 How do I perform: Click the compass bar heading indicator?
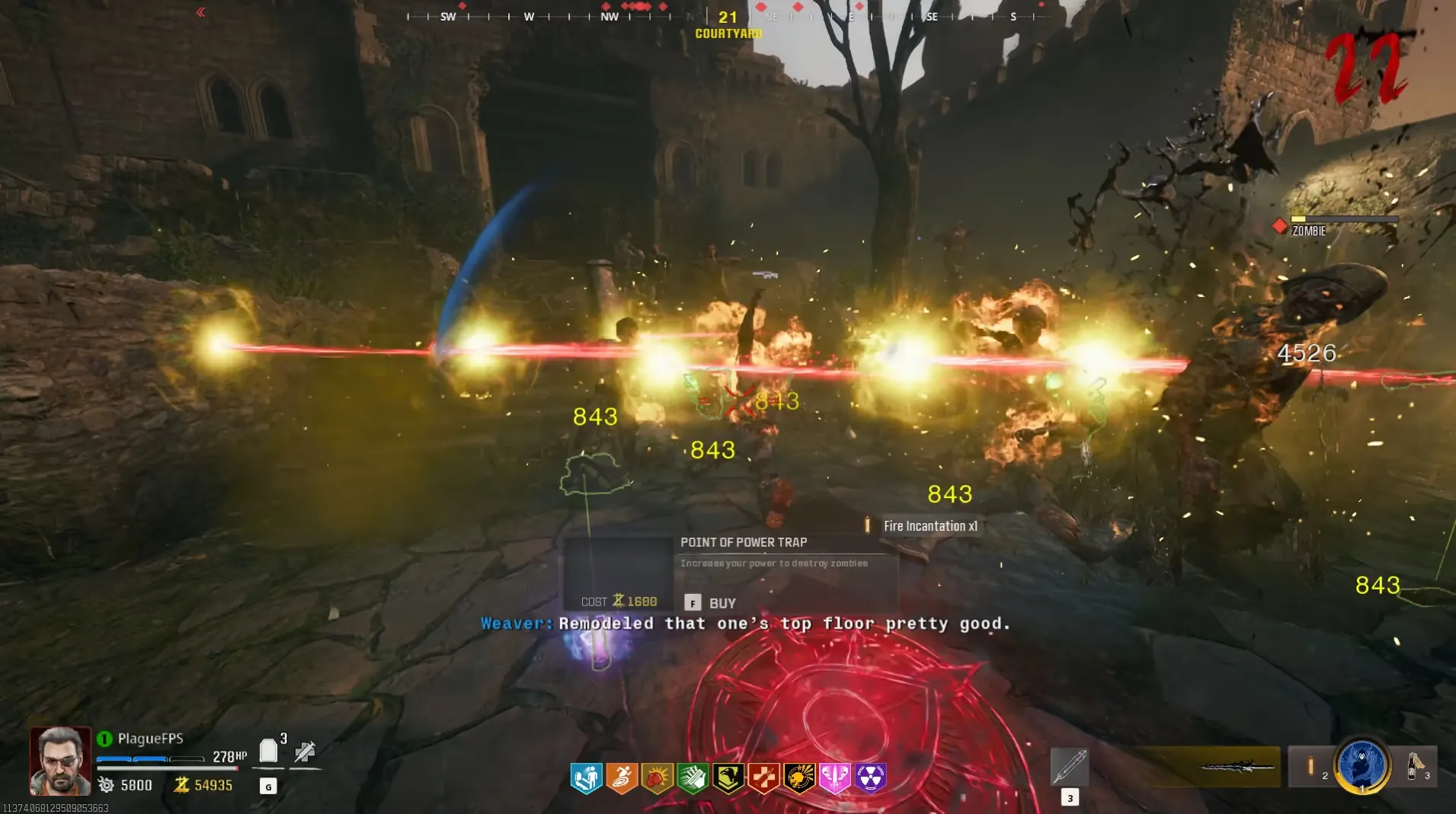point(728,17)
